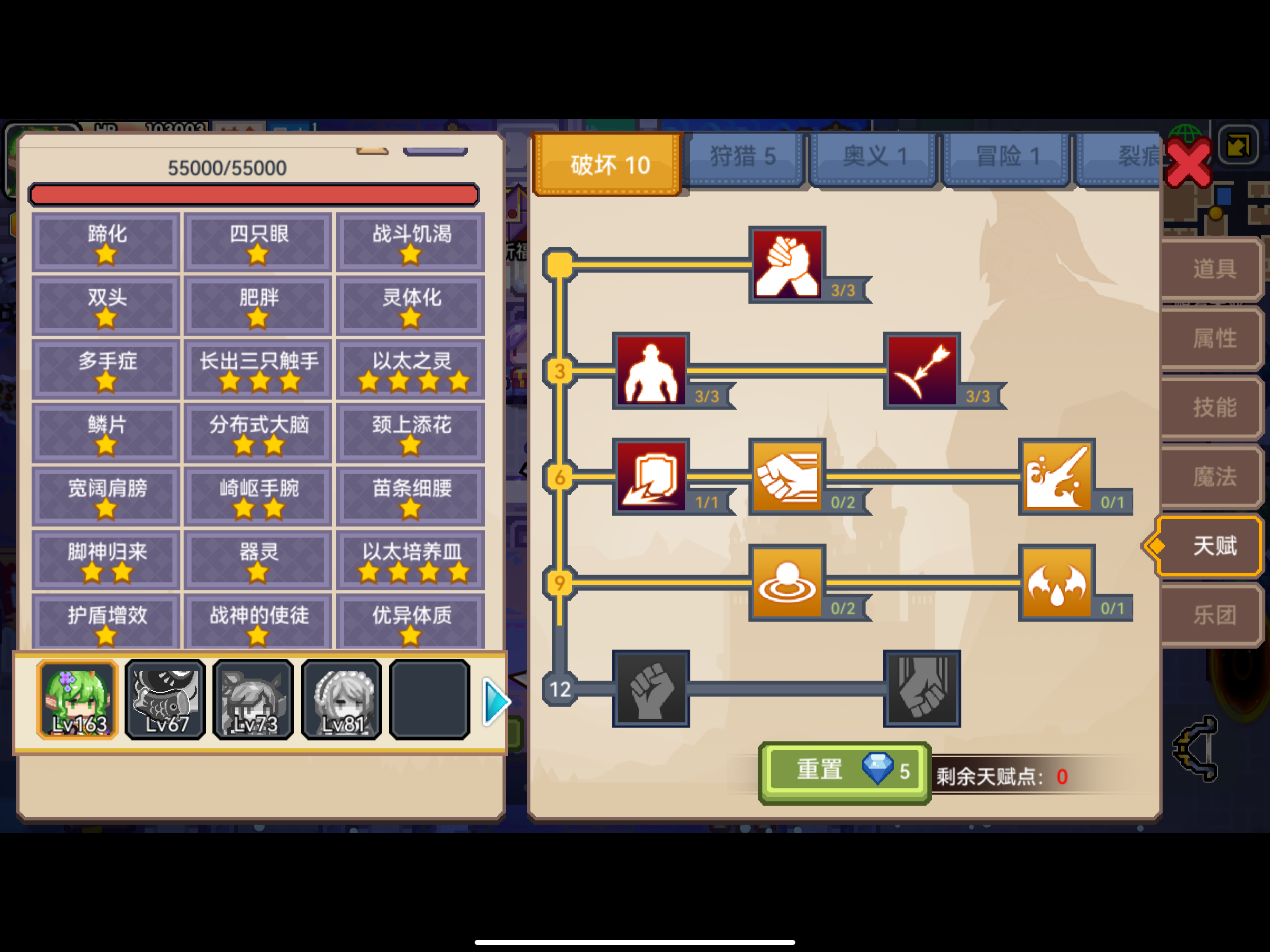Select the locked gray fist talent at level 12

(x=650, y=688)
